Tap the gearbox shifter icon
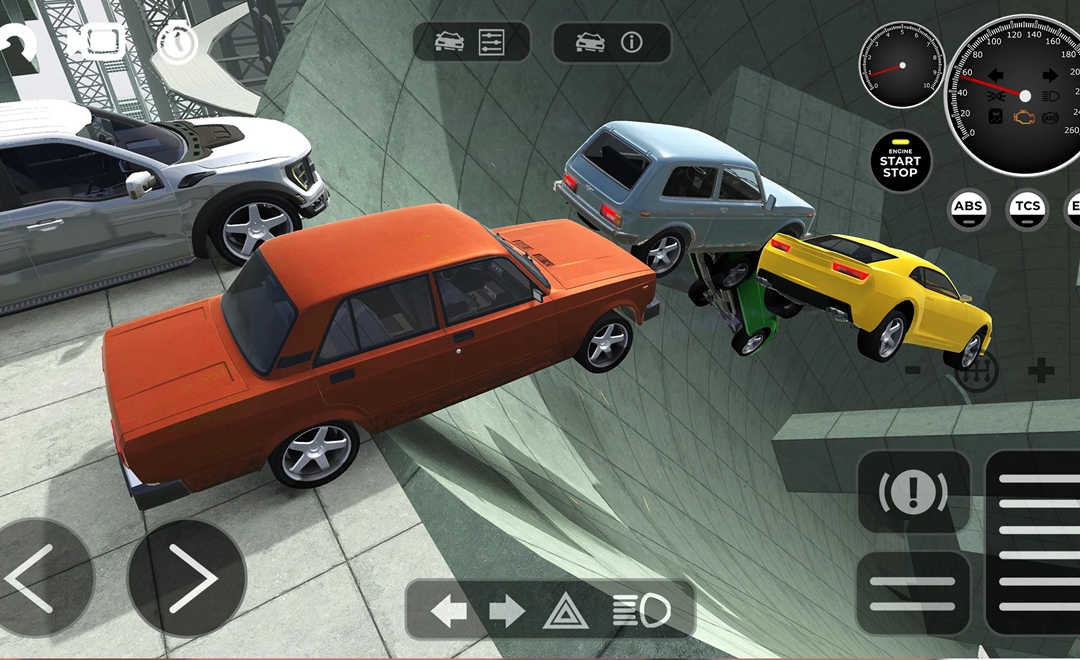 [976, 371]
